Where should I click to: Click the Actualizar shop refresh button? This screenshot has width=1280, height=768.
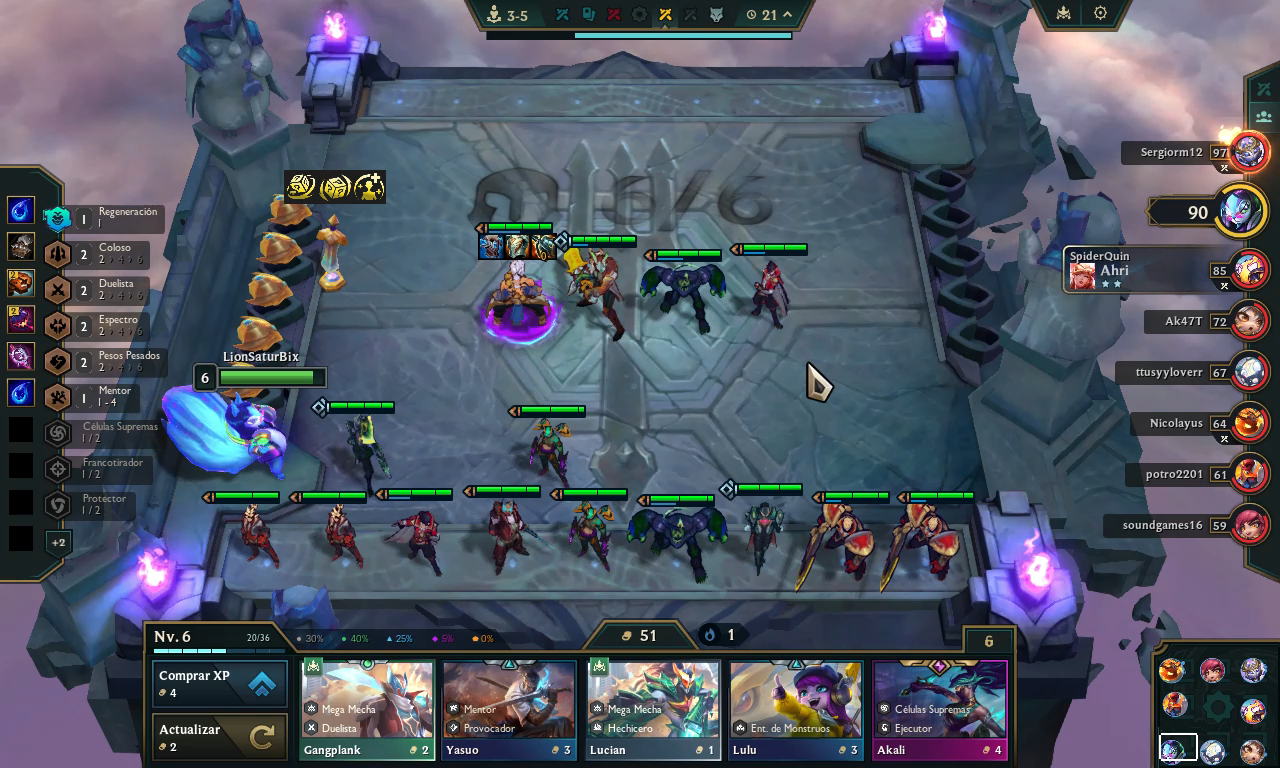(x=219, y=735)
